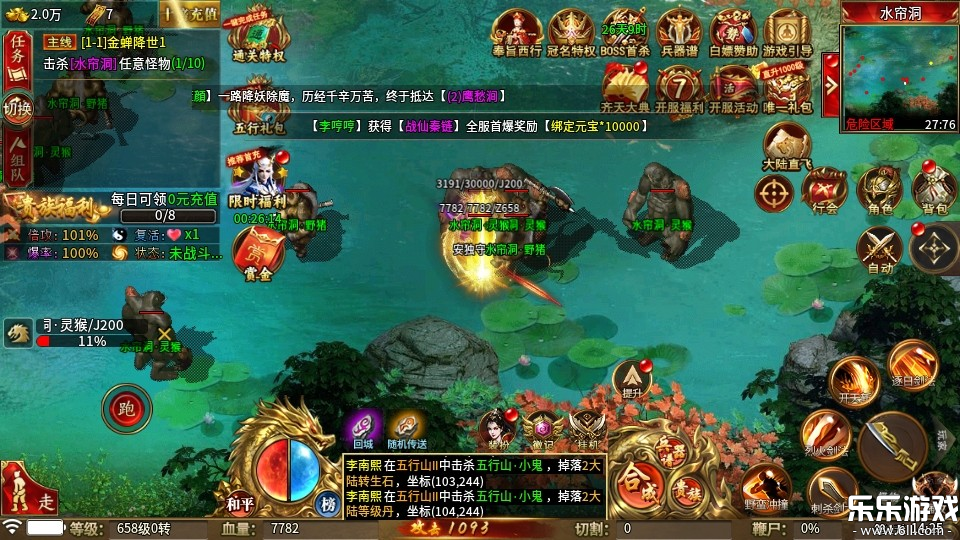Open the 背包 backpack

[x=933, y=189]
